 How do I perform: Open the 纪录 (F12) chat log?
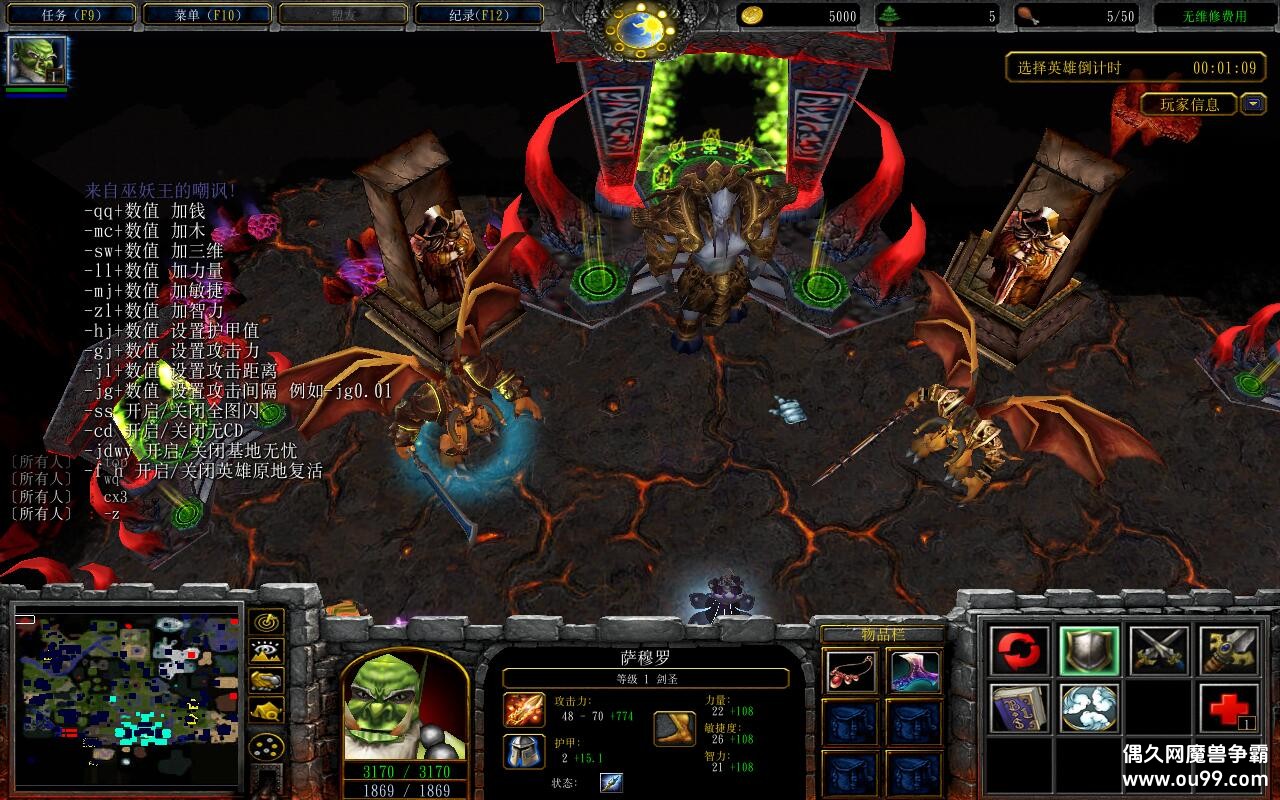point(479,15)
